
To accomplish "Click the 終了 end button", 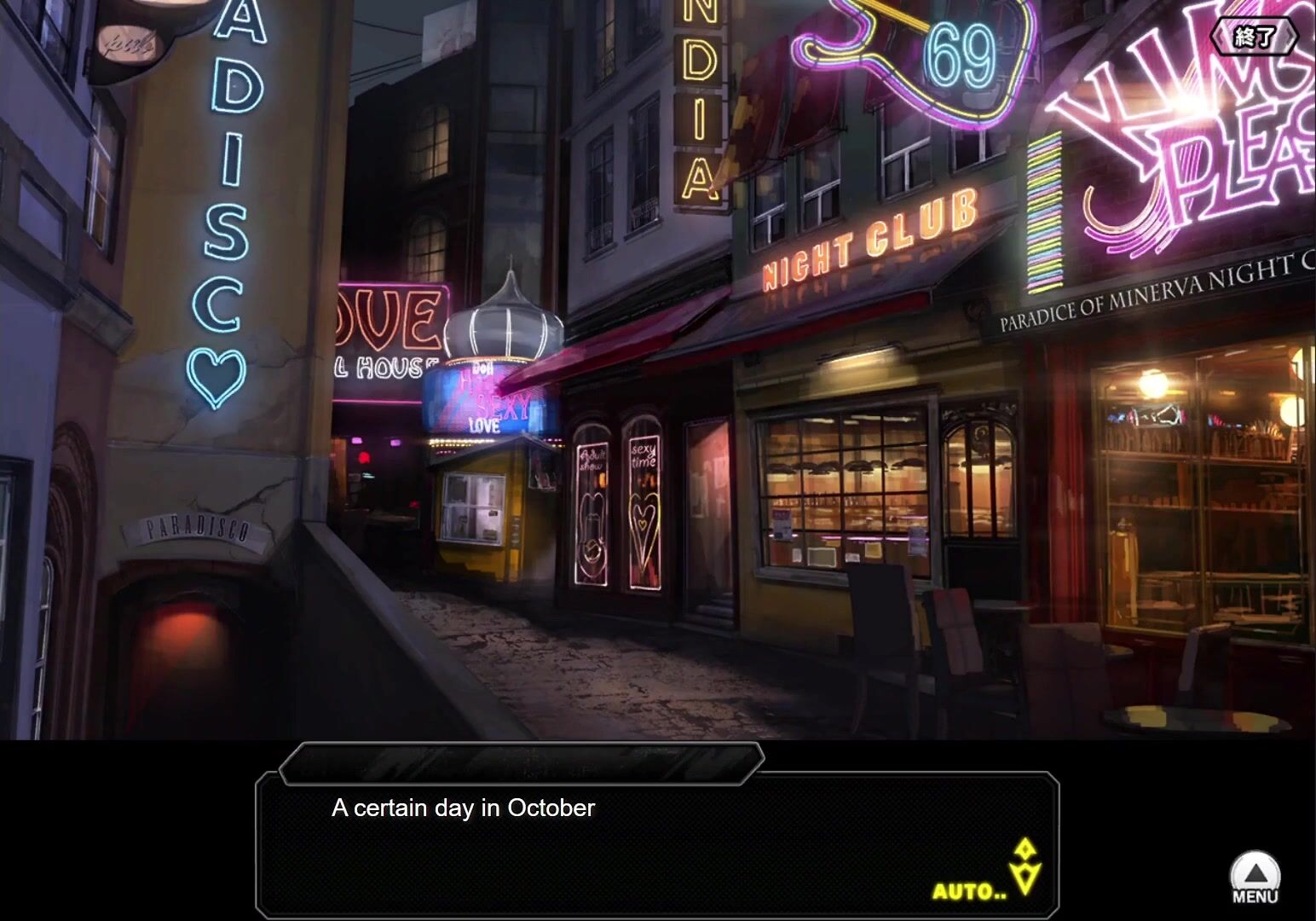I will point(1254,37).
